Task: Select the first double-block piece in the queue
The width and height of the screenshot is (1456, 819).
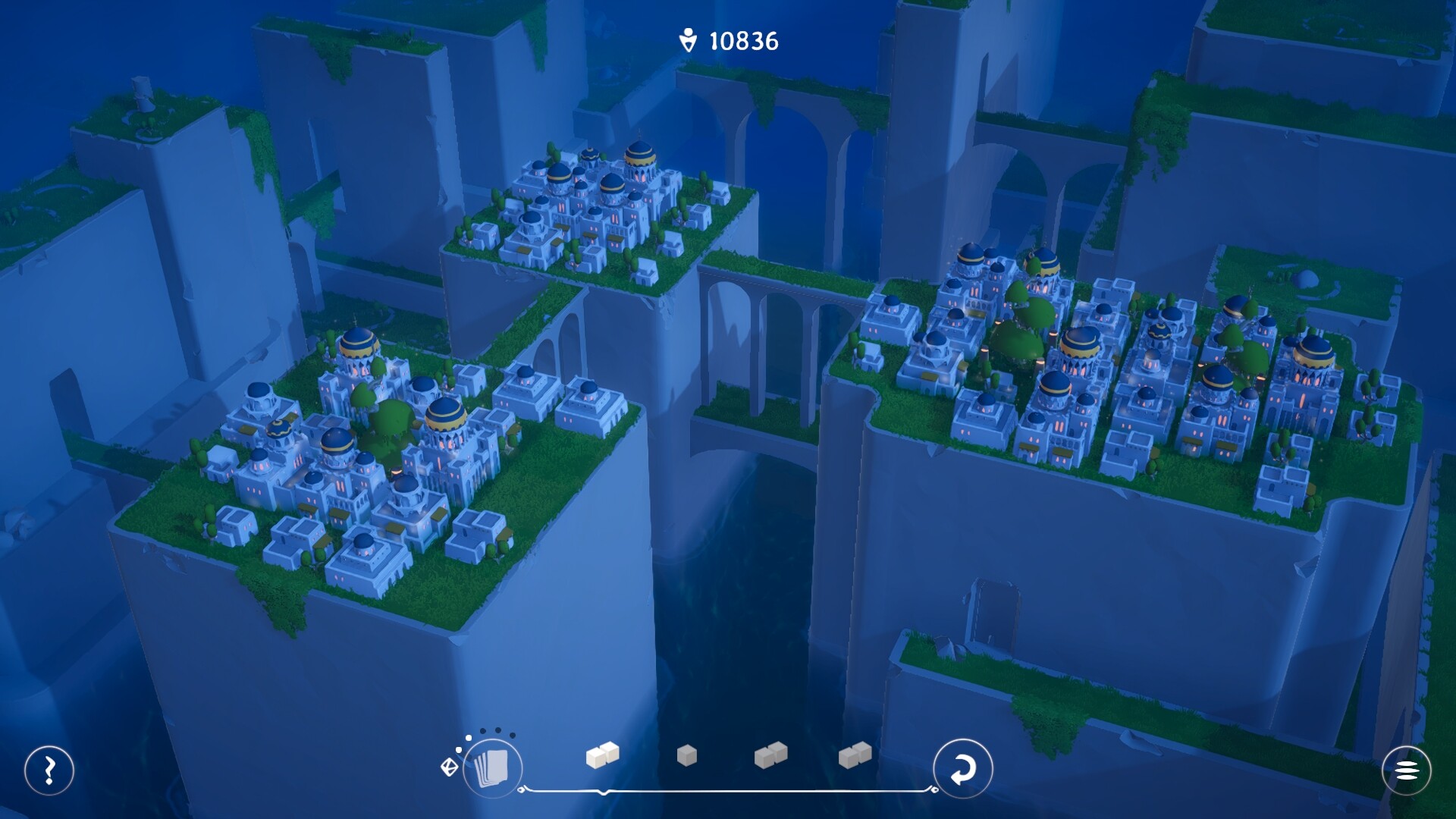Action: (x=601, y=755)
